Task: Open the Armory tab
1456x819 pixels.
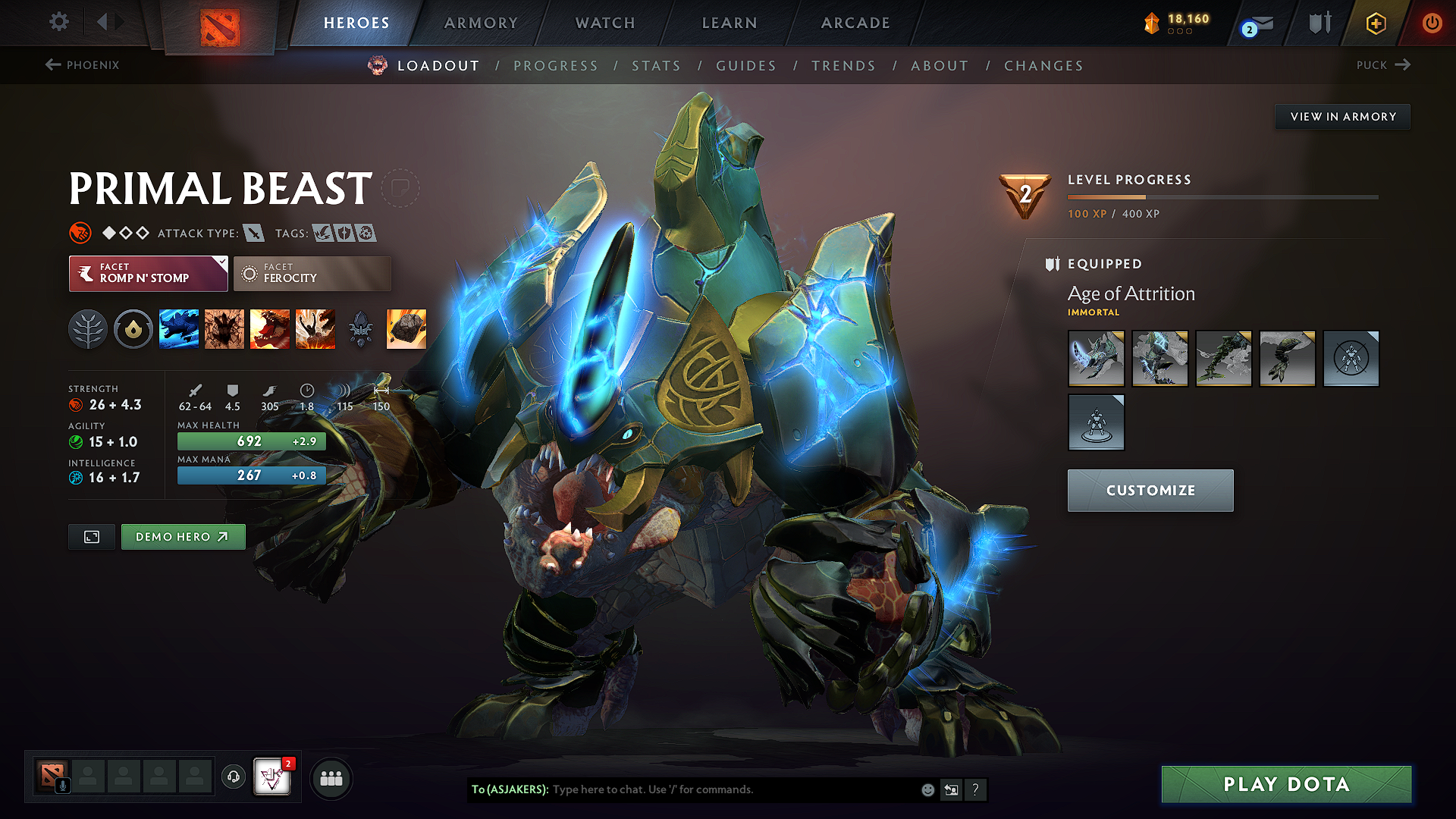Action: coord(481,23)
